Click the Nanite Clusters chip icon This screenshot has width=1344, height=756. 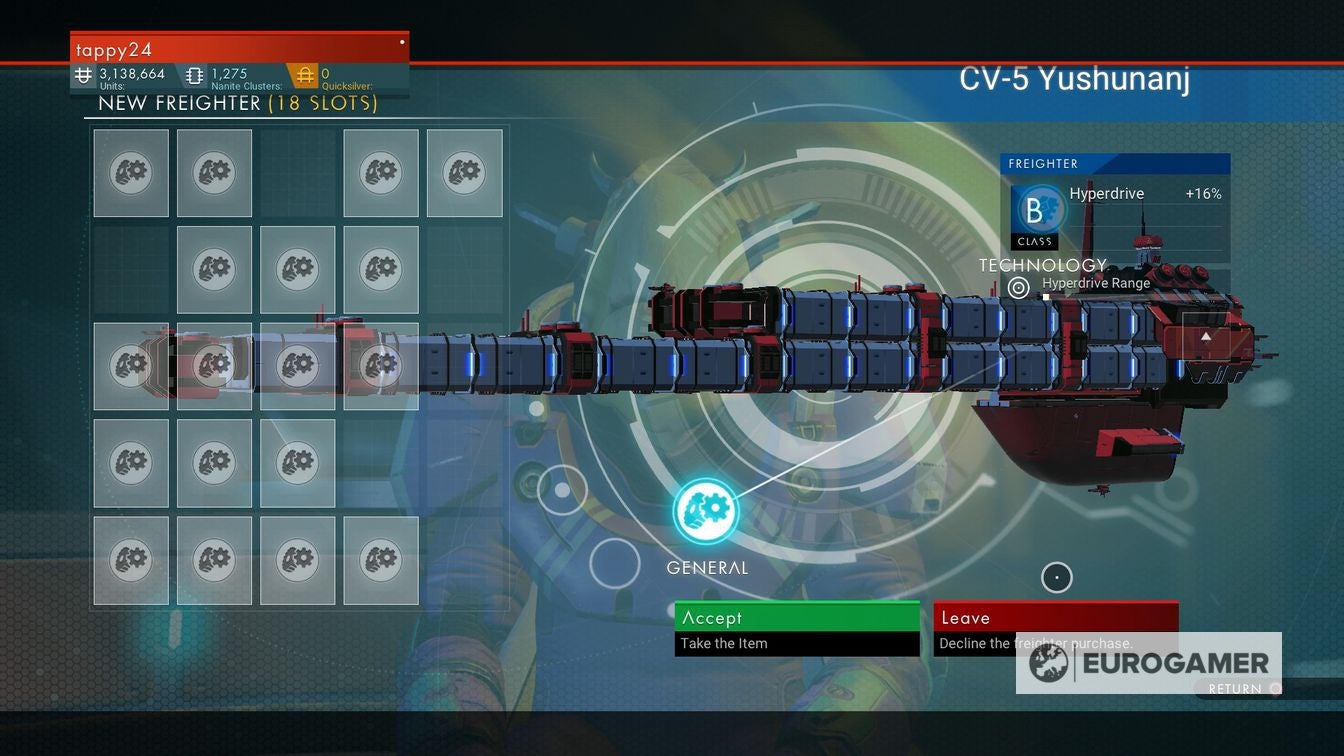point(192,74)
